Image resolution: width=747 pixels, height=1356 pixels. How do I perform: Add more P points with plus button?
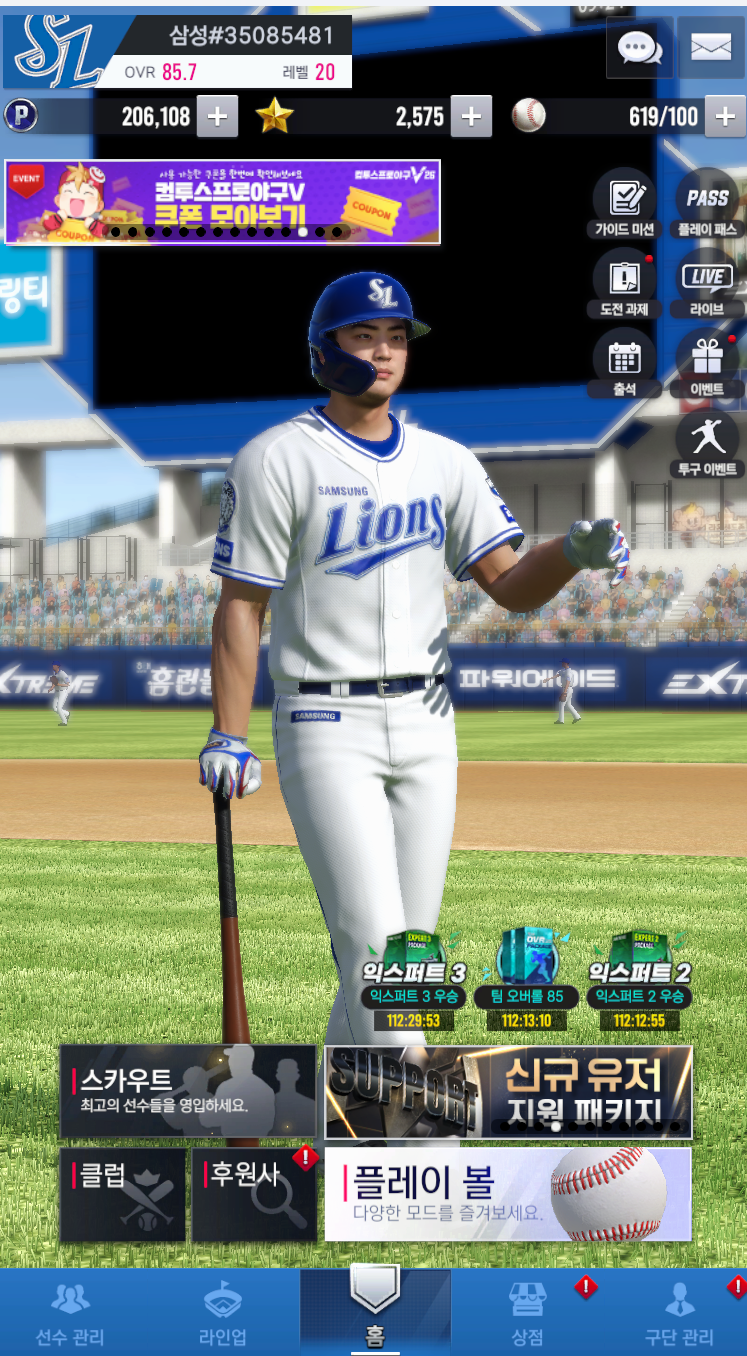217,117
